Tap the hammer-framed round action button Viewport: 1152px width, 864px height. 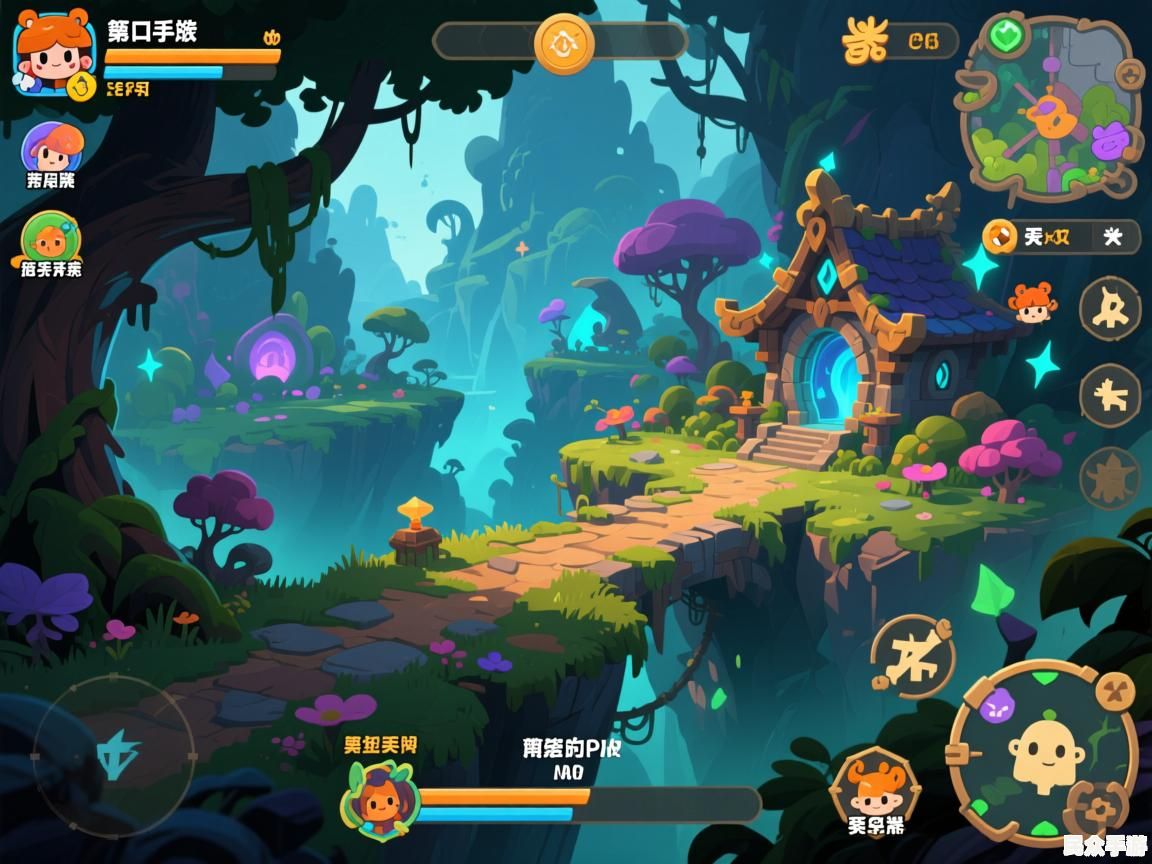914,656
